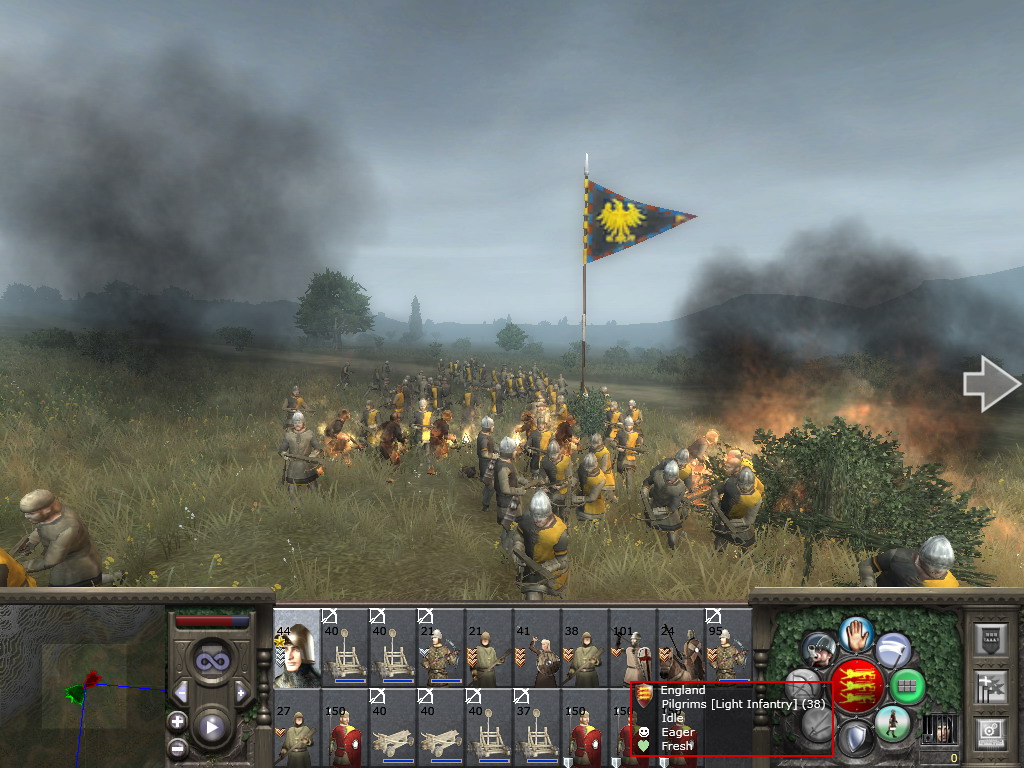The width and height of the screenshot is (1024, 768).
Task: Select the 27-man peasant unit card
Action: pos(297,727)
